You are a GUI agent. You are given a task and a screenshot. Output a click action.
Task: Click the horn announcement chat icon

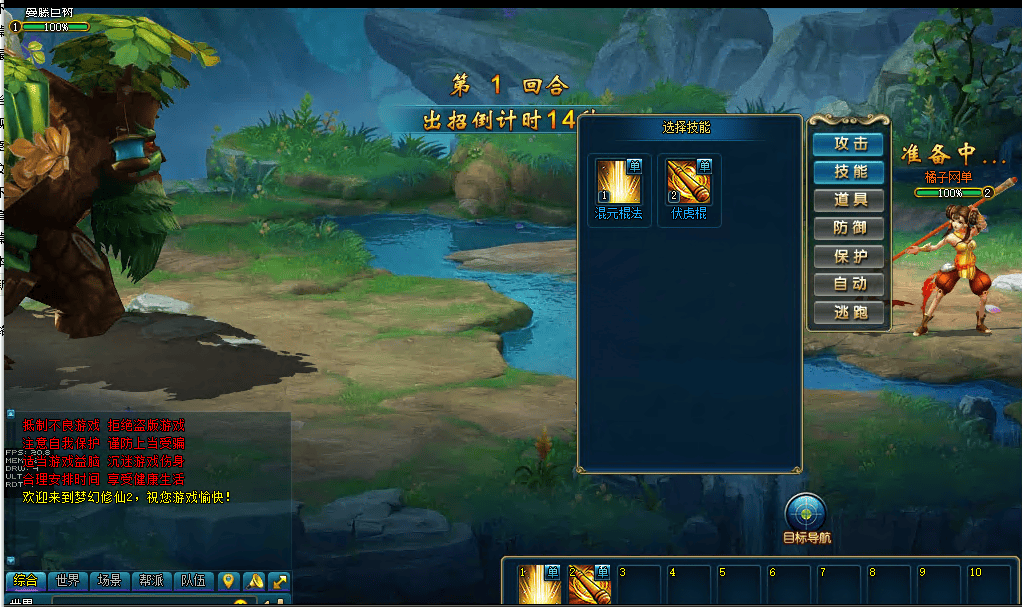254,581
